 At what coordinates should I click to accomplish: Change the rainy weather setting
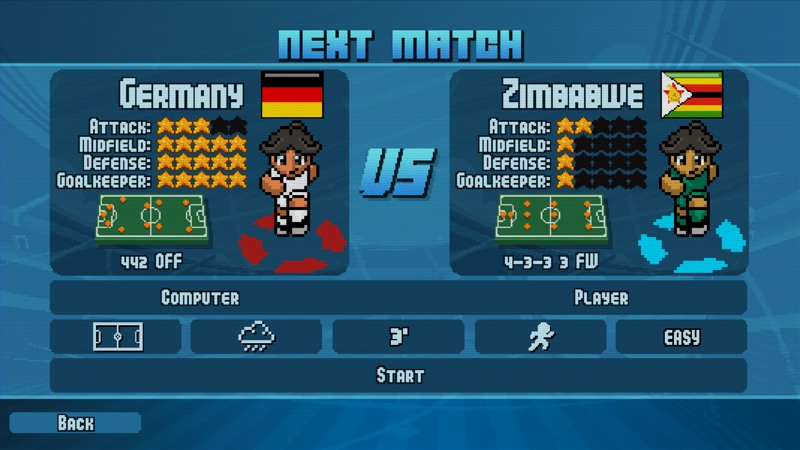pyautogui.click(x=257, y=337)
